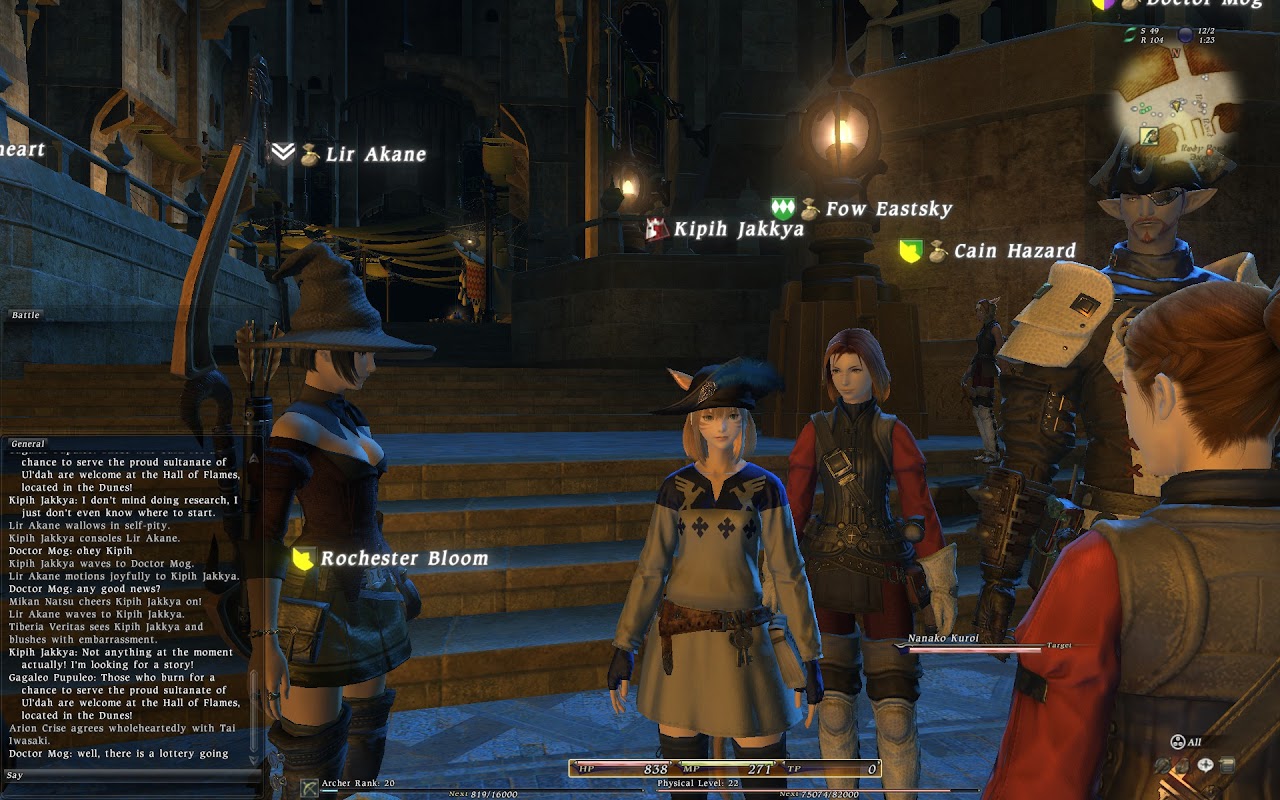Viewport: 1280px width, 800px height.
Task: Click the Say chat input field
Action: tap(130, 775)
